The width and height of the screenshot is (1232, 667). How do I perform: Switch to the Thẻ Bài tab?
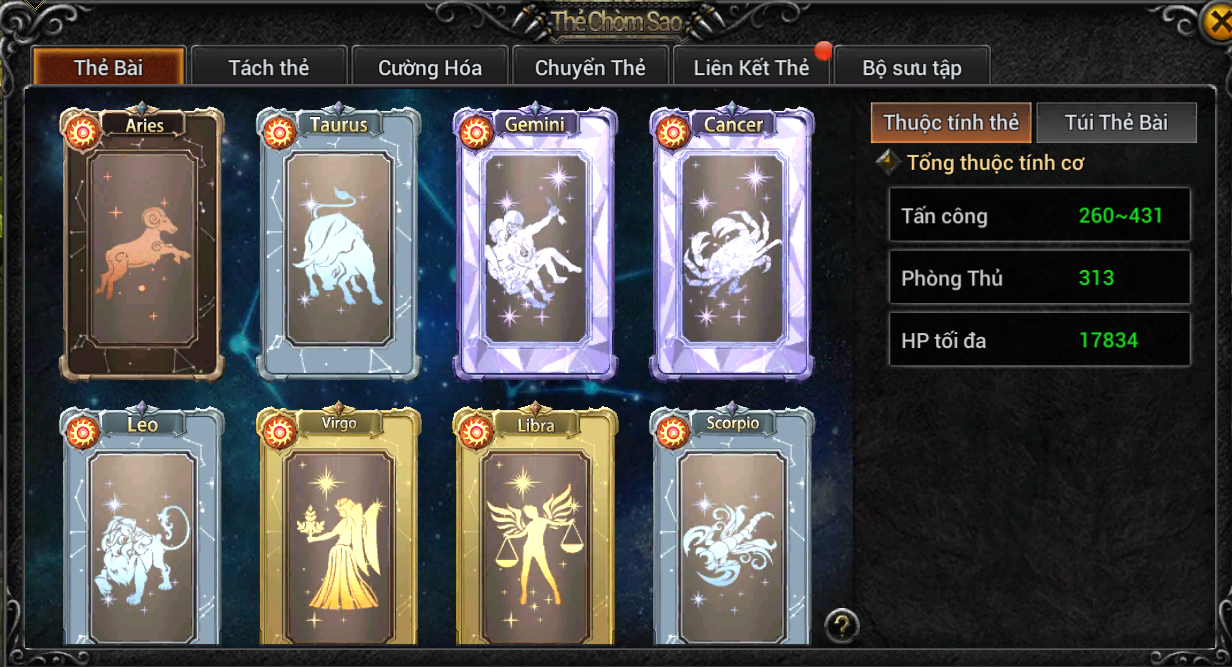pos(108,68)
